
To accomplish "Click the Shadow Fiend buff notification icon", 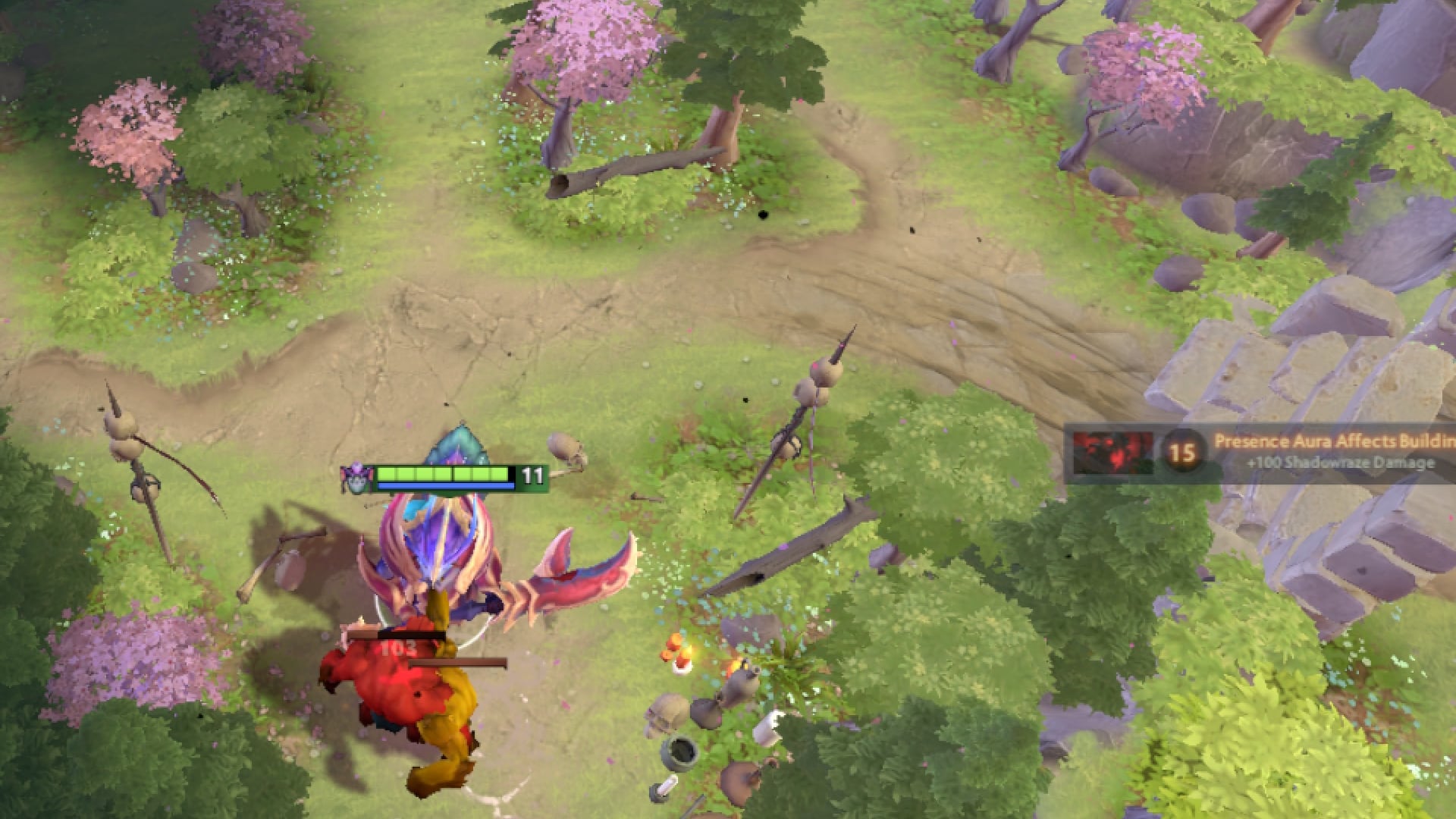I will [1112, 451].
